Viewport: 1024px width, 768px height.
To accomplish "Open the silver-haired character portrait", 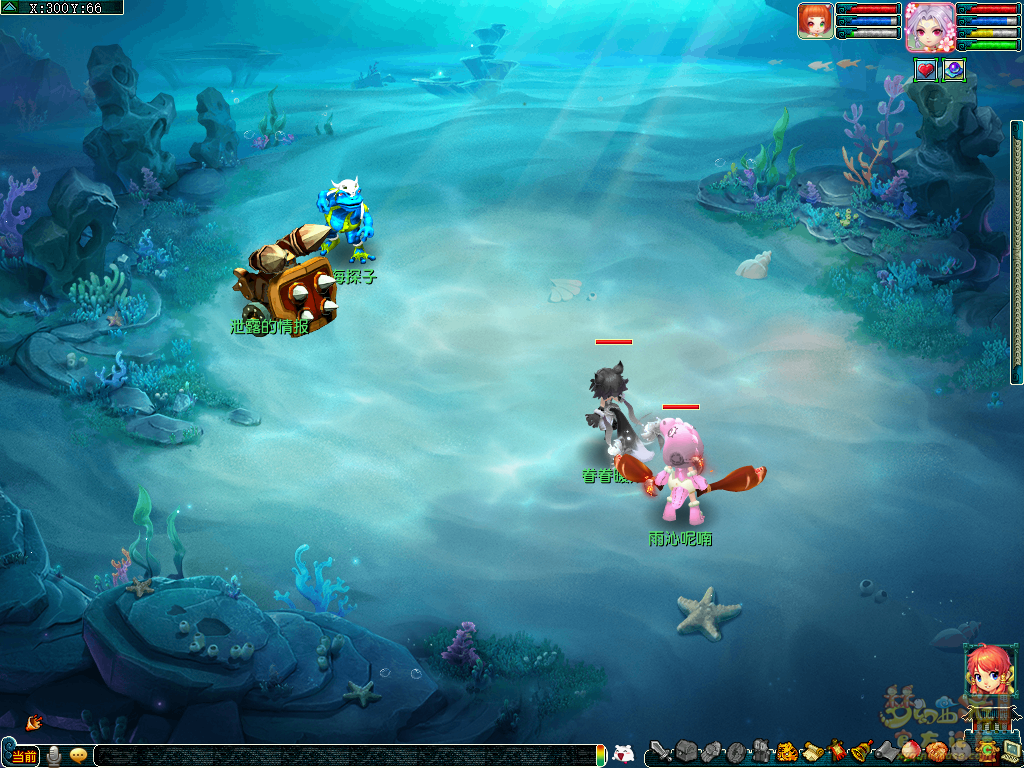I will click(x=928, y=26).
